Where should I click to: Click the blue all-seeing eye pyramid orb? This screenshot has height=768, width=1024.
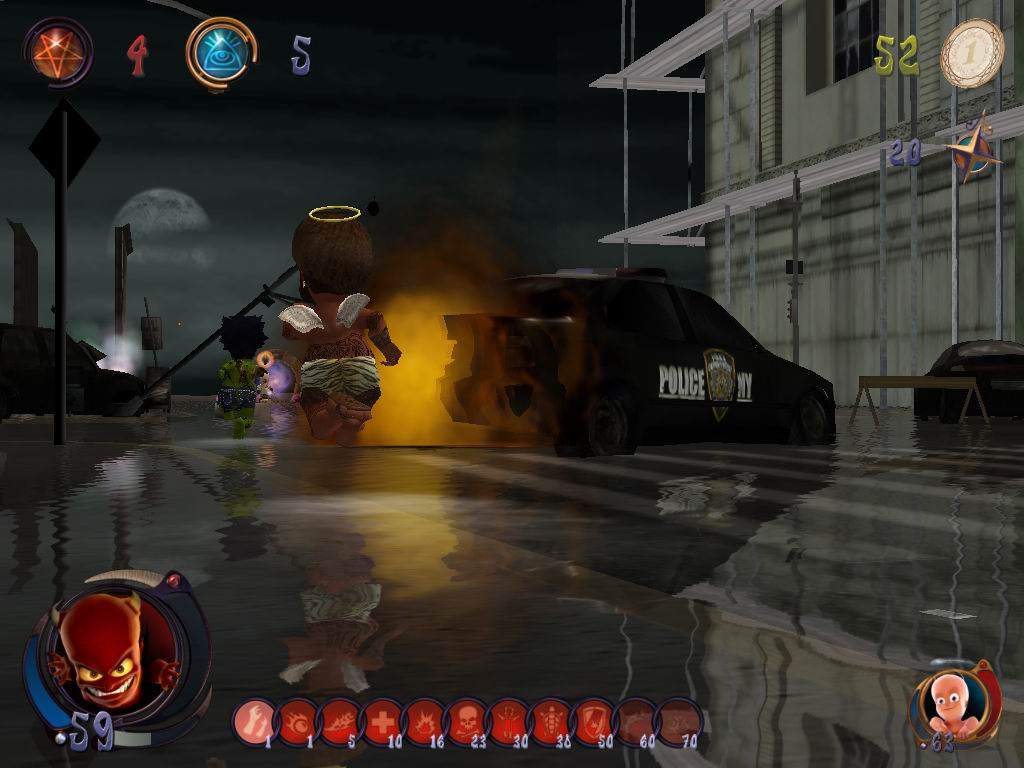pyautogui.click(x=220, y=53)
